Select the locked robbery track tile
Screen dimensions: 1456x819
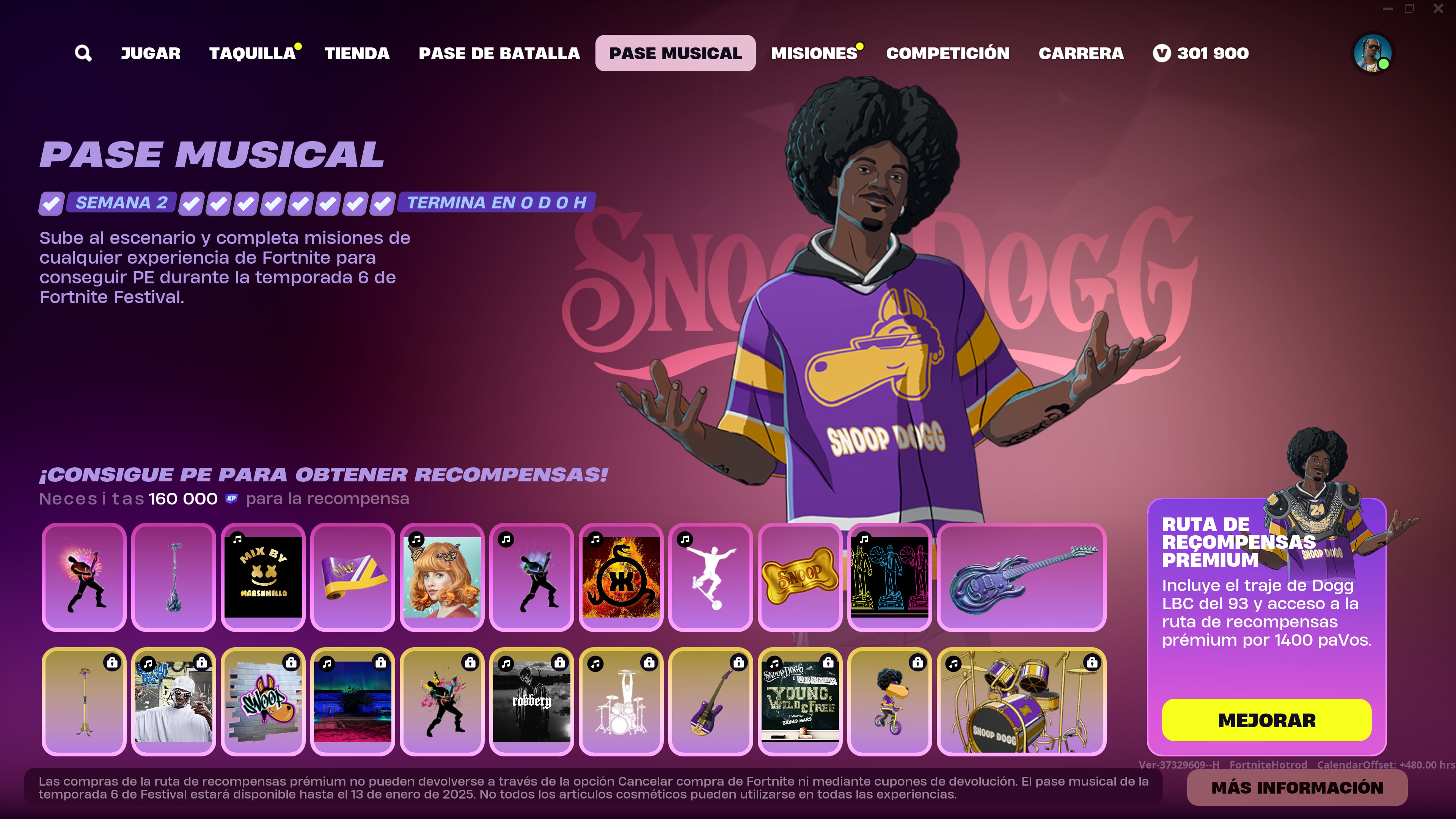tap(531, 701)
